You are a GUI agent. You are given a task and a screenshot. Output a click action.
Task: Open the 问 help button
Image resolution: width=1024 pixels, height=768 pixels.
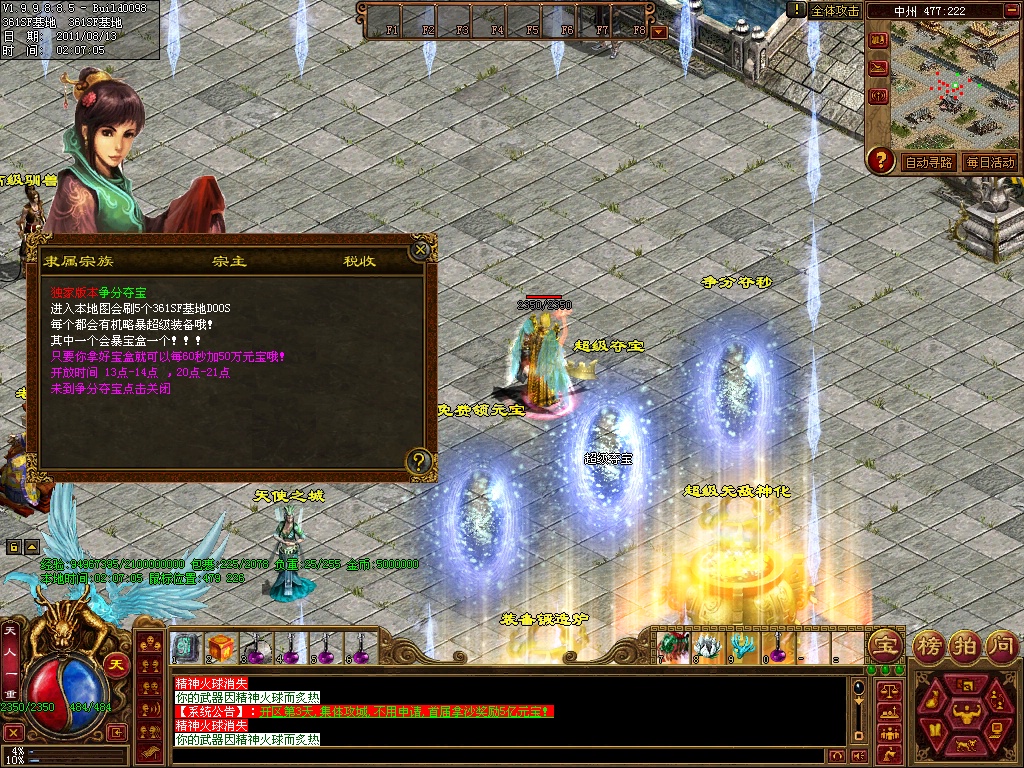[1001, 645]
